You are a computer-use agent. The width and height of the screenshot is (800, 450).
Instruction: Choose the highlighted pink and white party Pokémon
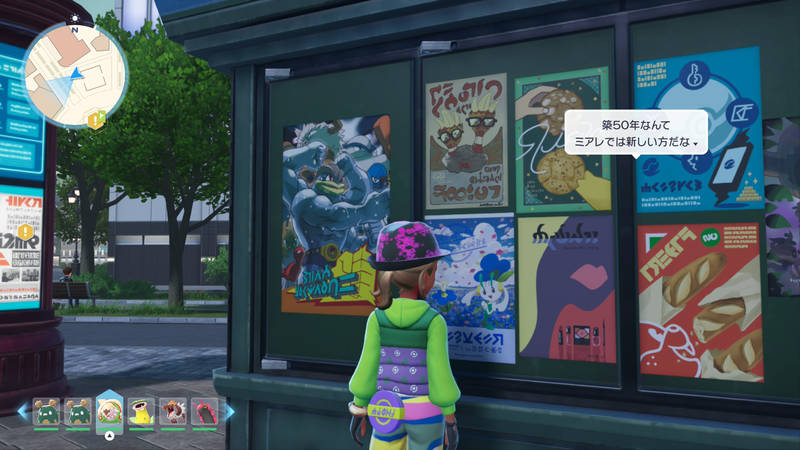tap(110, 411)
